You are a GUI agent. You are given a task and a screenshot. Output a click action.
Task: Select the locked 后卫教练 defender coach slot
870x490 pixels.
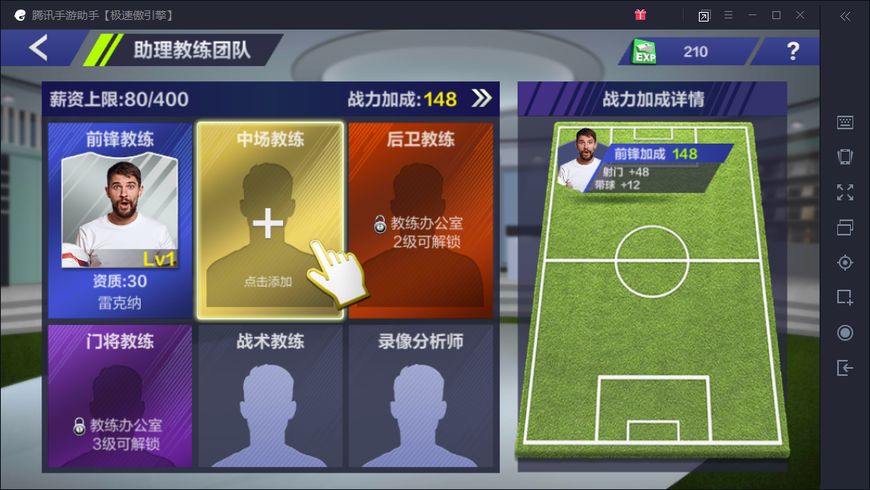click(421, 220)
